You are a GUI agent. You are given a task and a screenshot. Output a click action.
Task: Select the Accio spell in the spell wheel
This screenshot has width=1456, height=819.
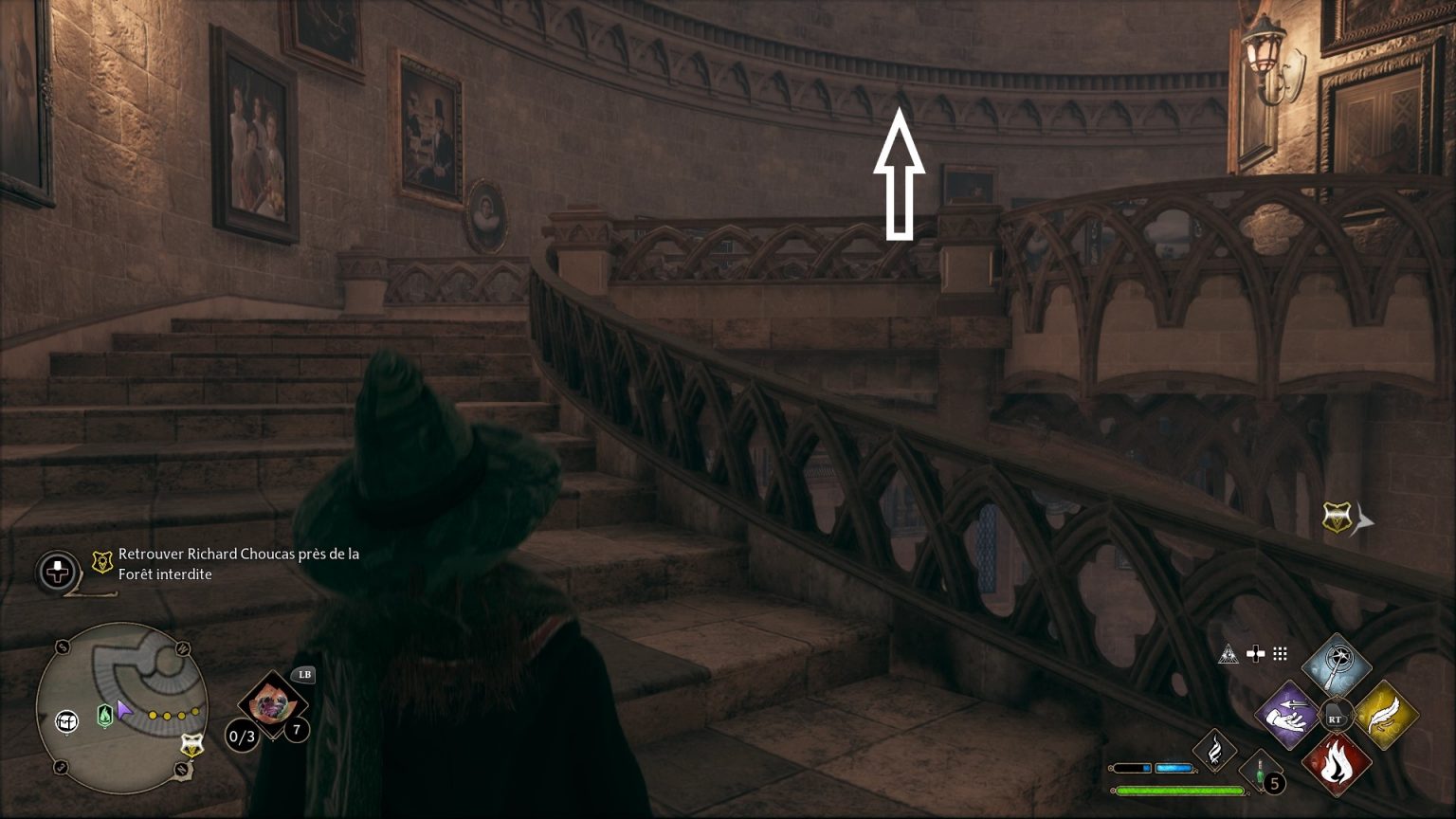[1287, 714]
